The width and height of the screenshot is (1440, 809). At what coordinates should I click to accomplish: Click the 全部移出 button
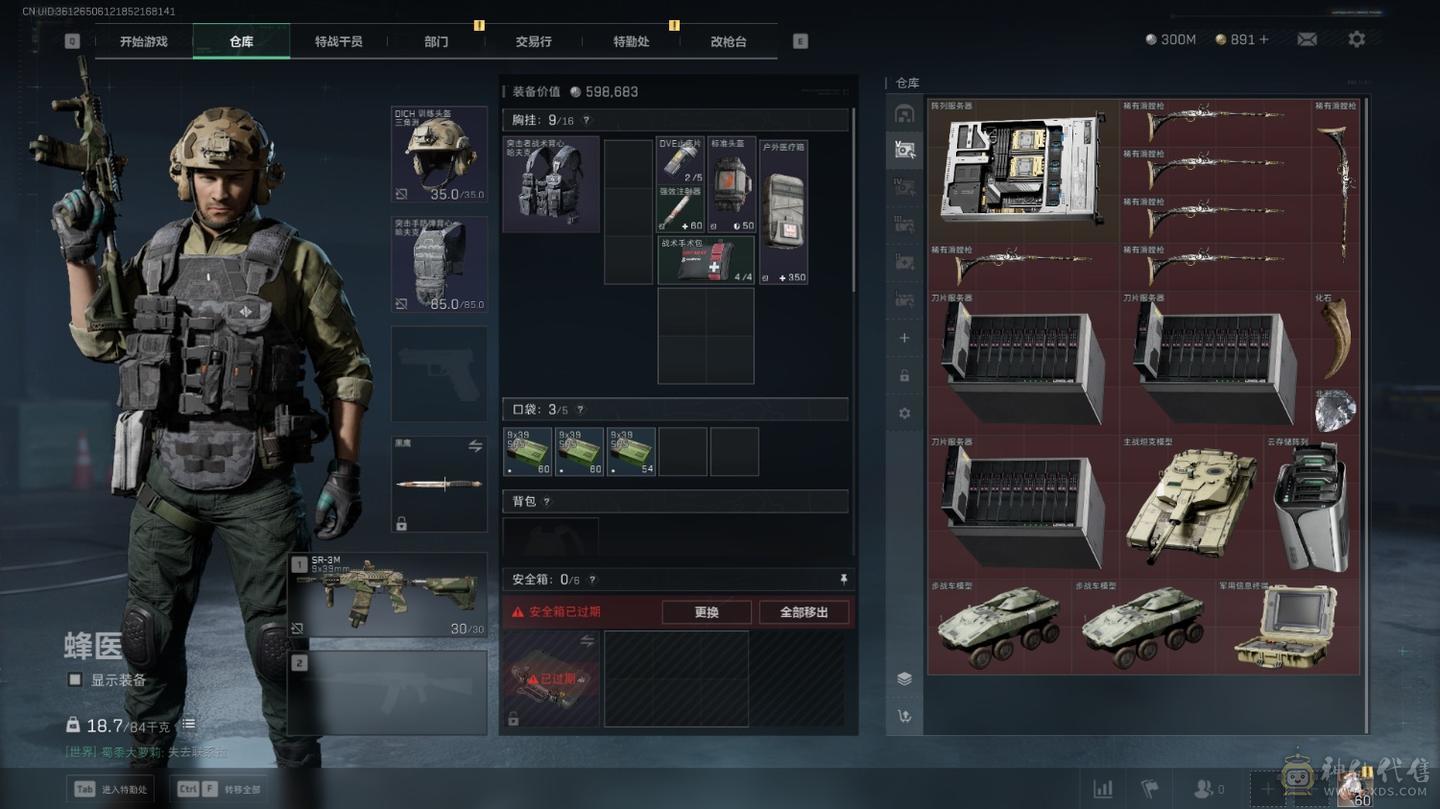[x=804, y=612]
